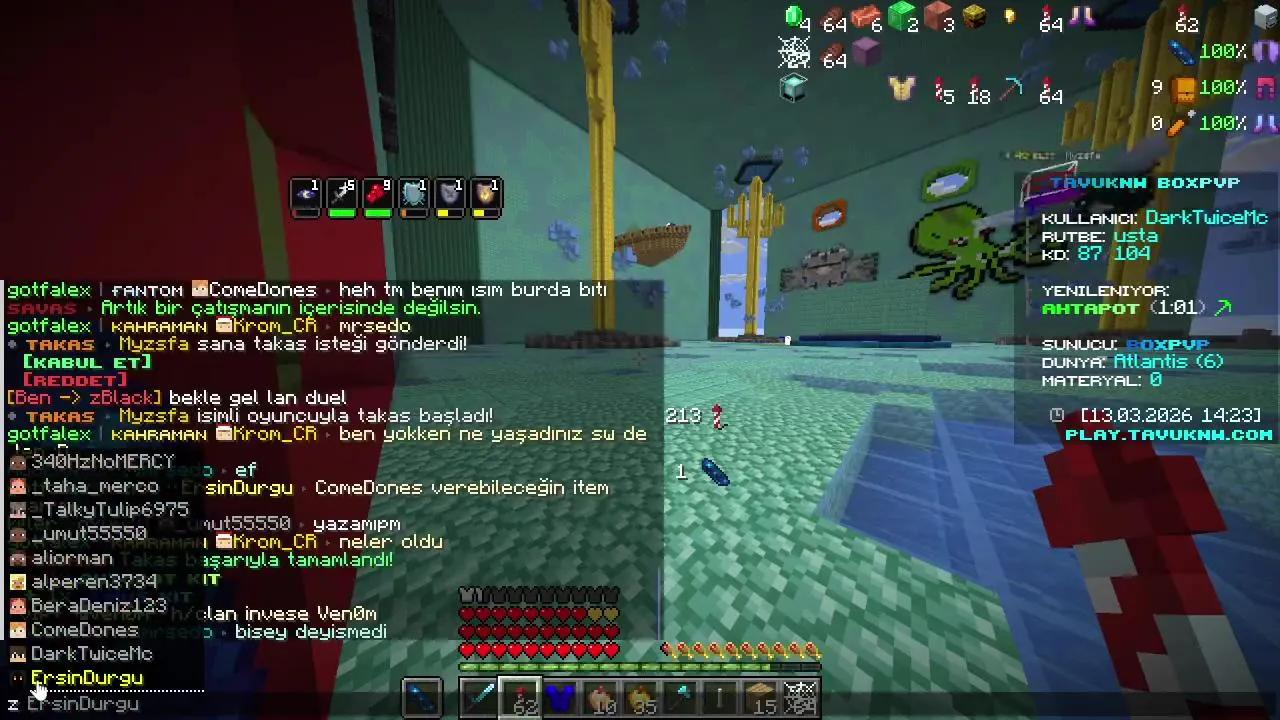Viewport: 1280px width, 720px height.
Task: Click the clock icon beside the date display
Action: 1056,414
